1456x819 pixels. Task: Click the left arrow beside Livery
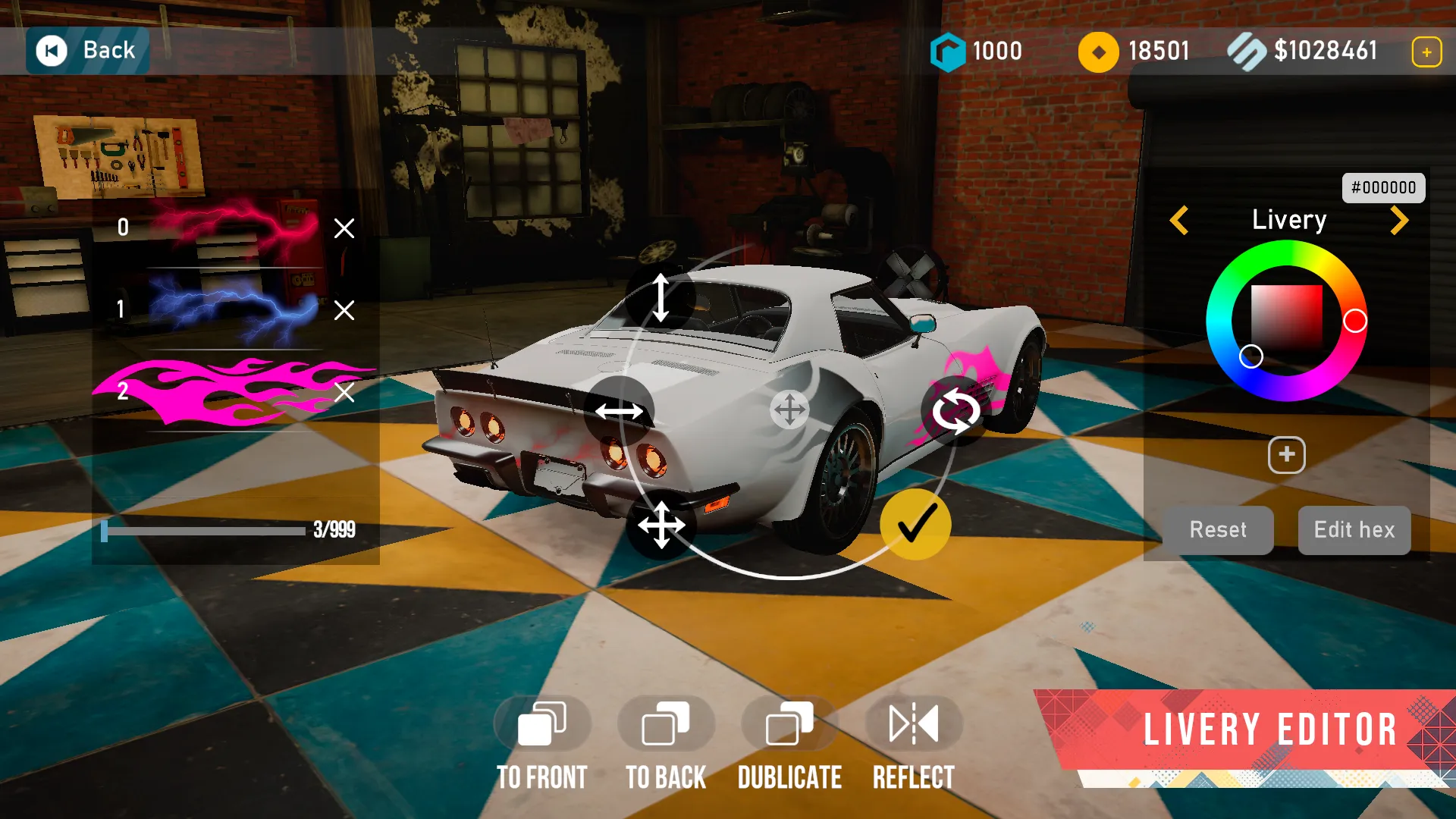pyautogui.click(x=1178, y=220)
